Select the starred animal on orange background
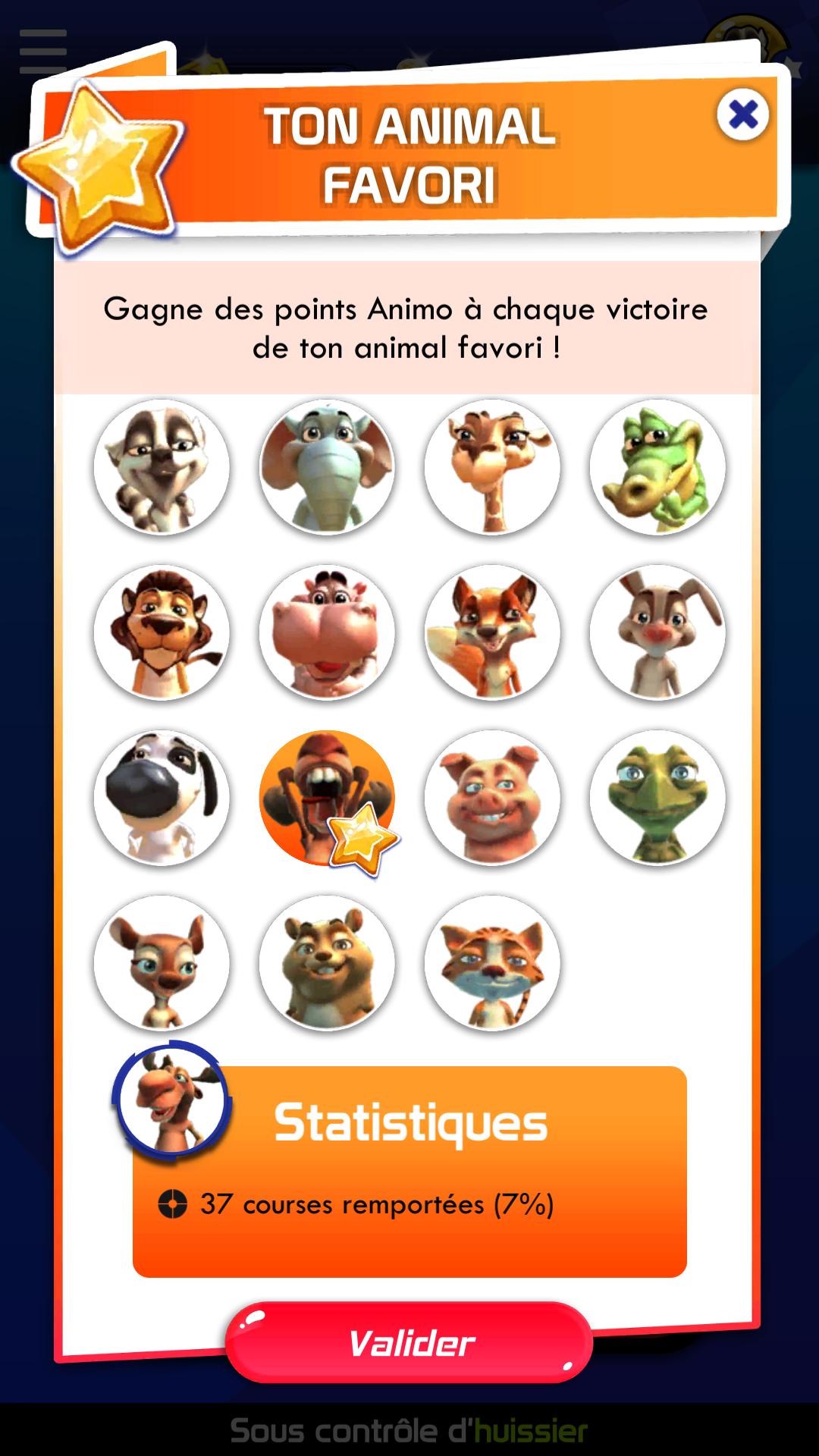This screenshot has width=819, height=1456. click(x=327, y=798)
